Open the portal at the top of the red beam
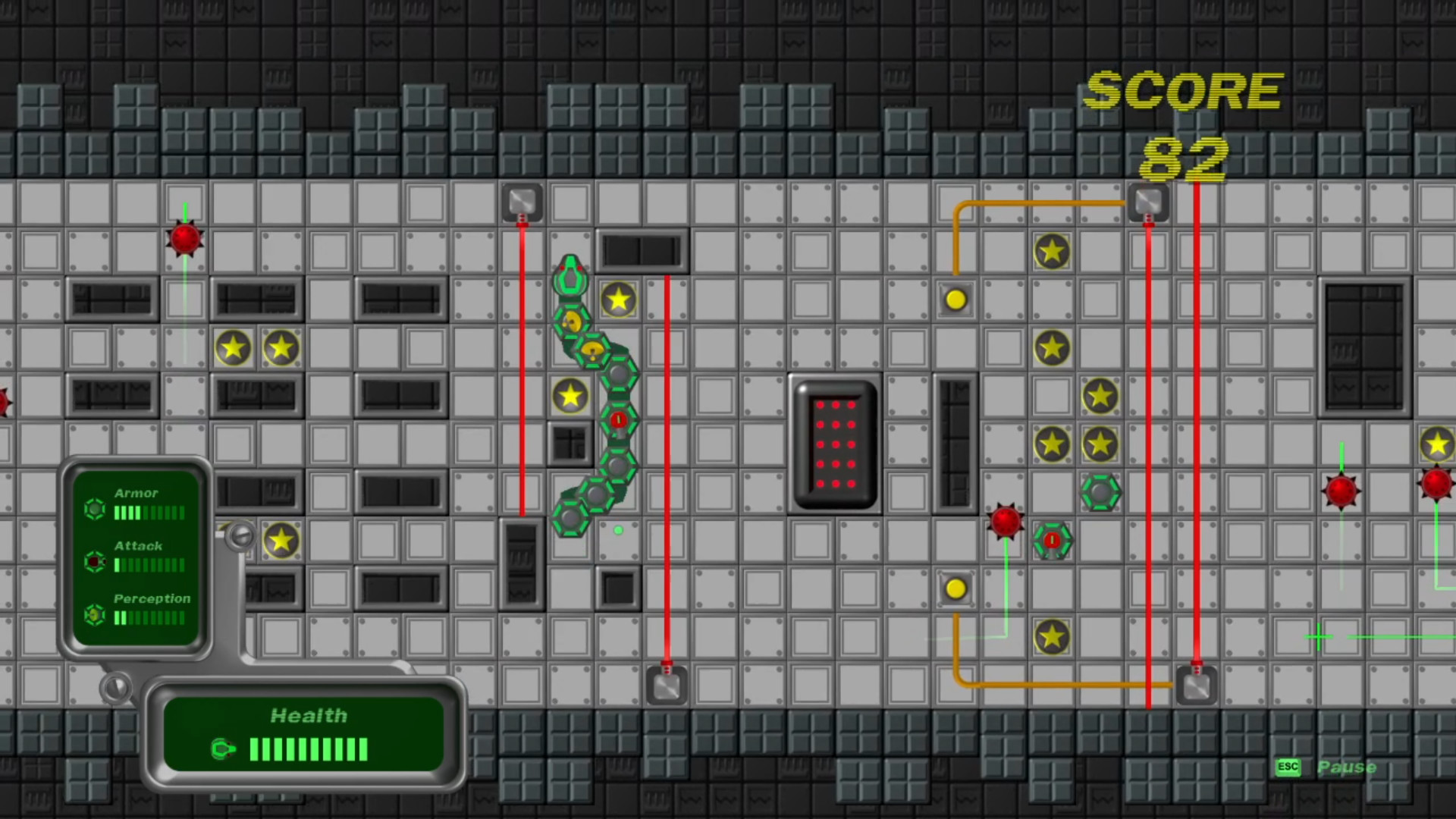This screenshot has height=819, width=1456. point(521,201)
